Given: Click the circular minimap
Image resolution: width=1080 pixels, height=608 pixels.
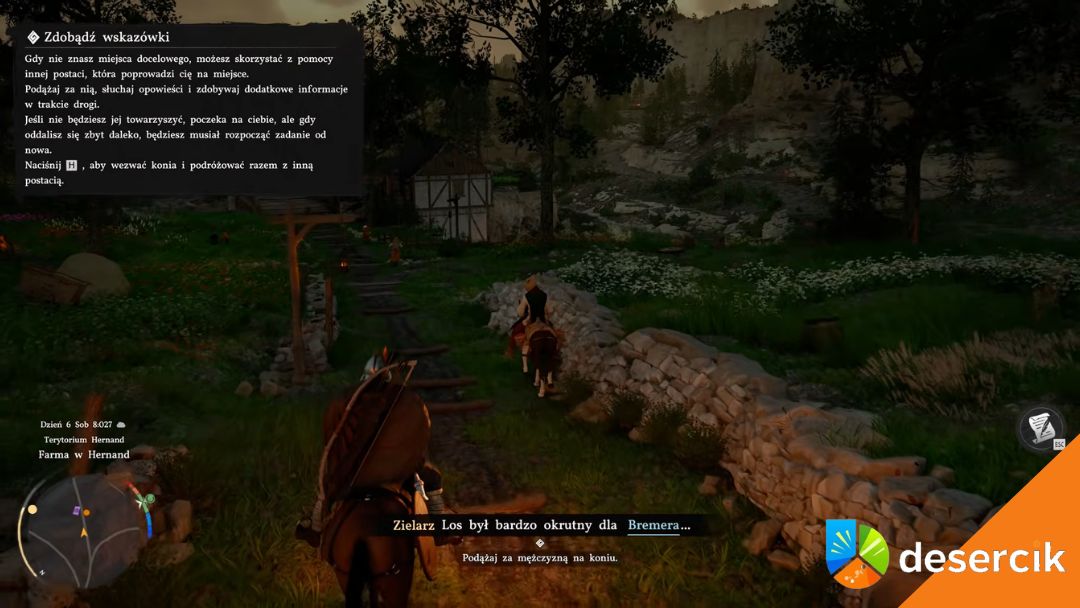Looking at the screenshot, I should tap(85, 529).
